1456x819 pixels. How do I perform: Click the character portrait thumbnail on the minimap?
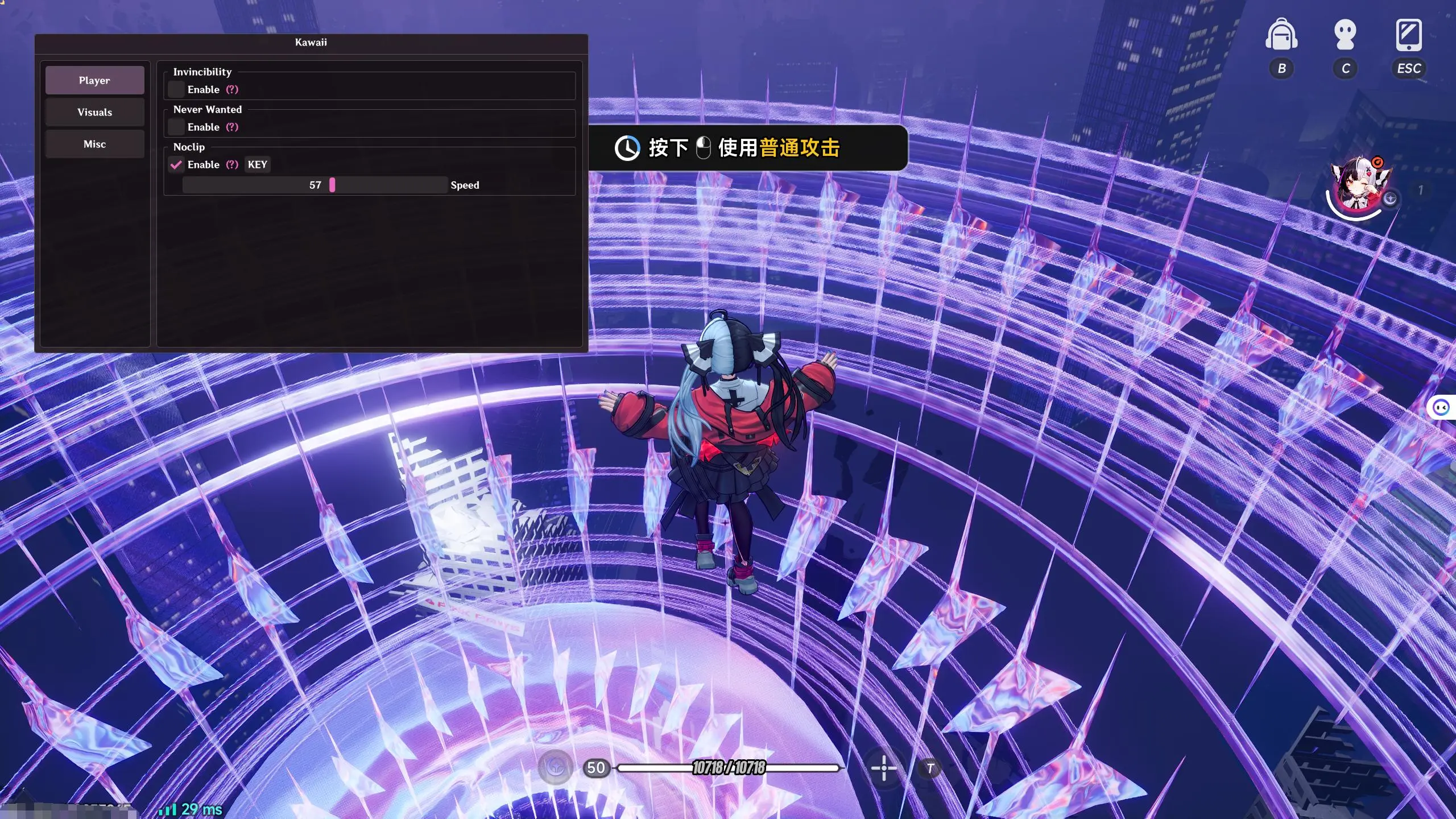click(1358, 185)
